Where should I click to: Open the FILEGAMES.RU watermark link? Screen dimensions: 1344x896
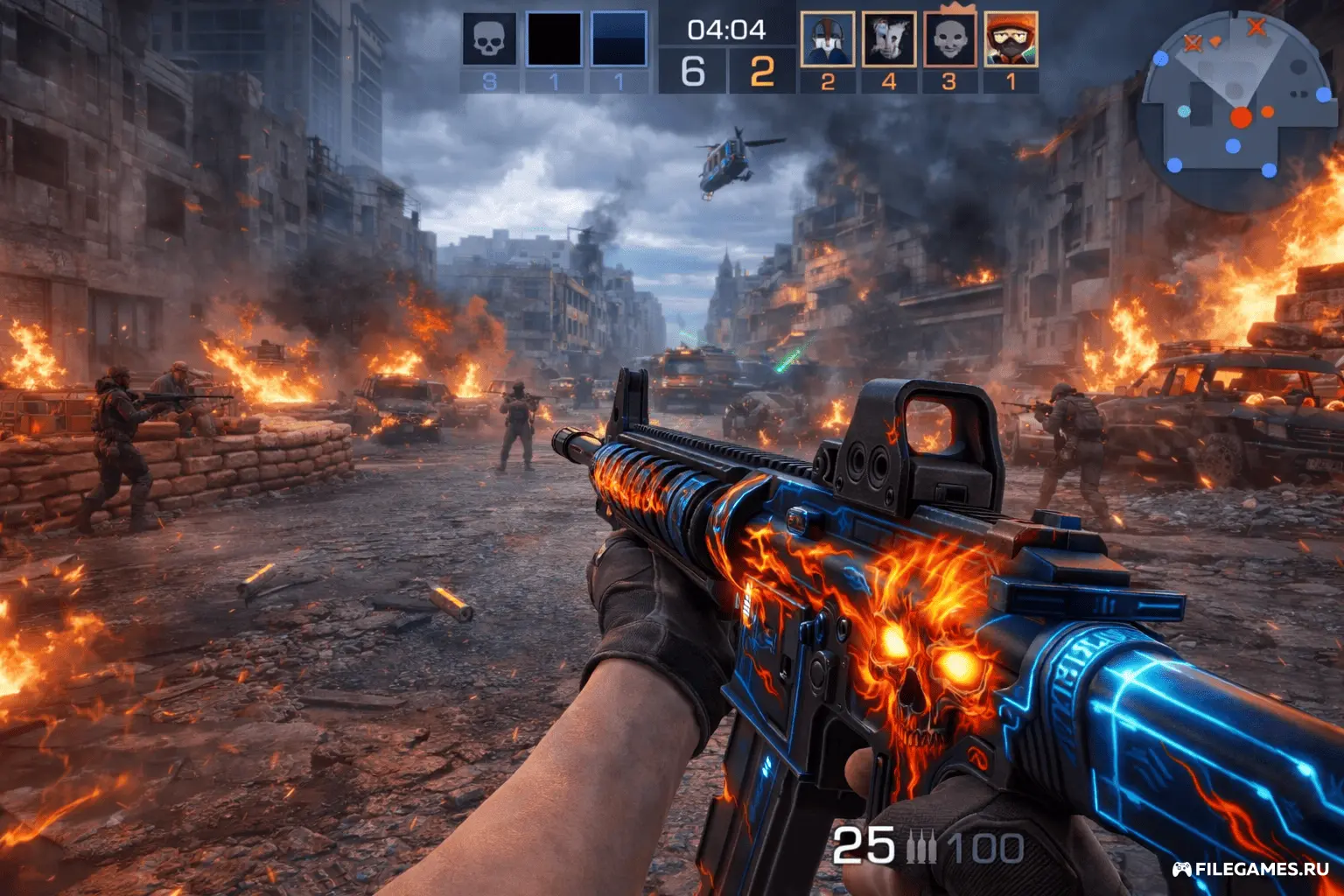[x=1250, y=869]
